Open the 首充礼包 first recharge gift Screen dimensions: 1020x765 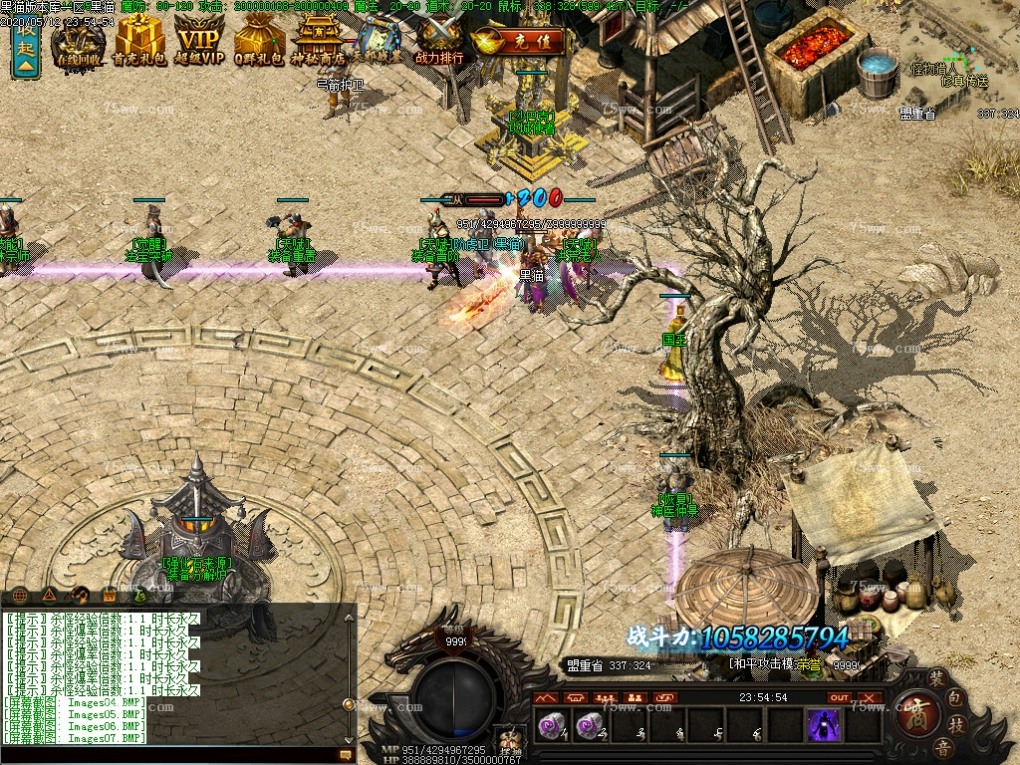pyautogui.click(x=139, y=42)
